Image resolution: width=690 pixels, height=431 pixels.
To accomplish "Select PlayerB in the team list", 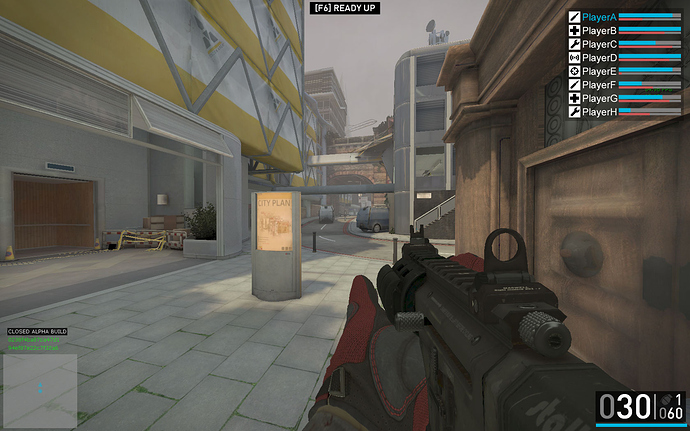I will pos(599,31).
